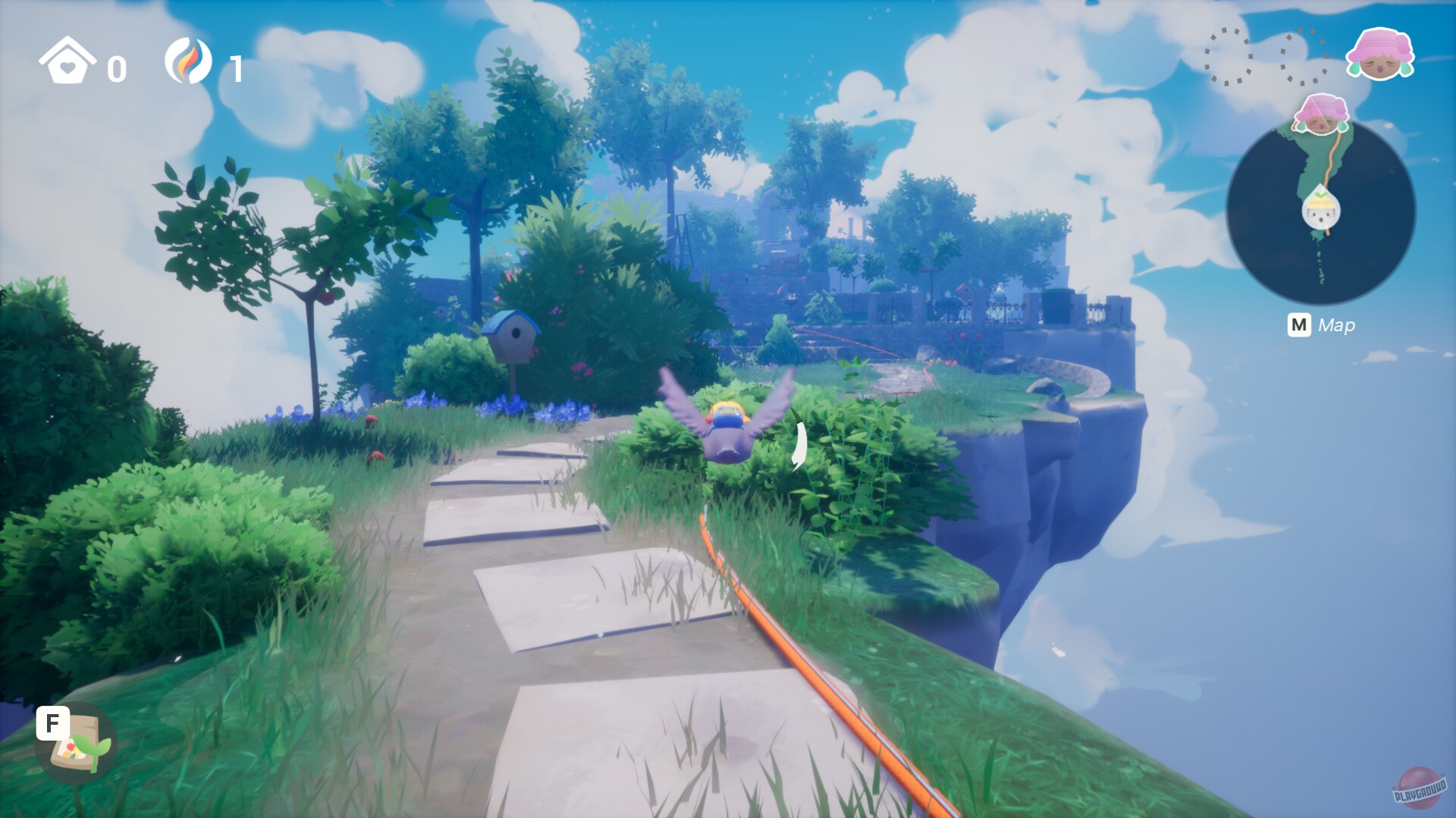The image size is (1456, 818).
Task: Toggle the F equipped-item indicator
Action: pos(52,725)
